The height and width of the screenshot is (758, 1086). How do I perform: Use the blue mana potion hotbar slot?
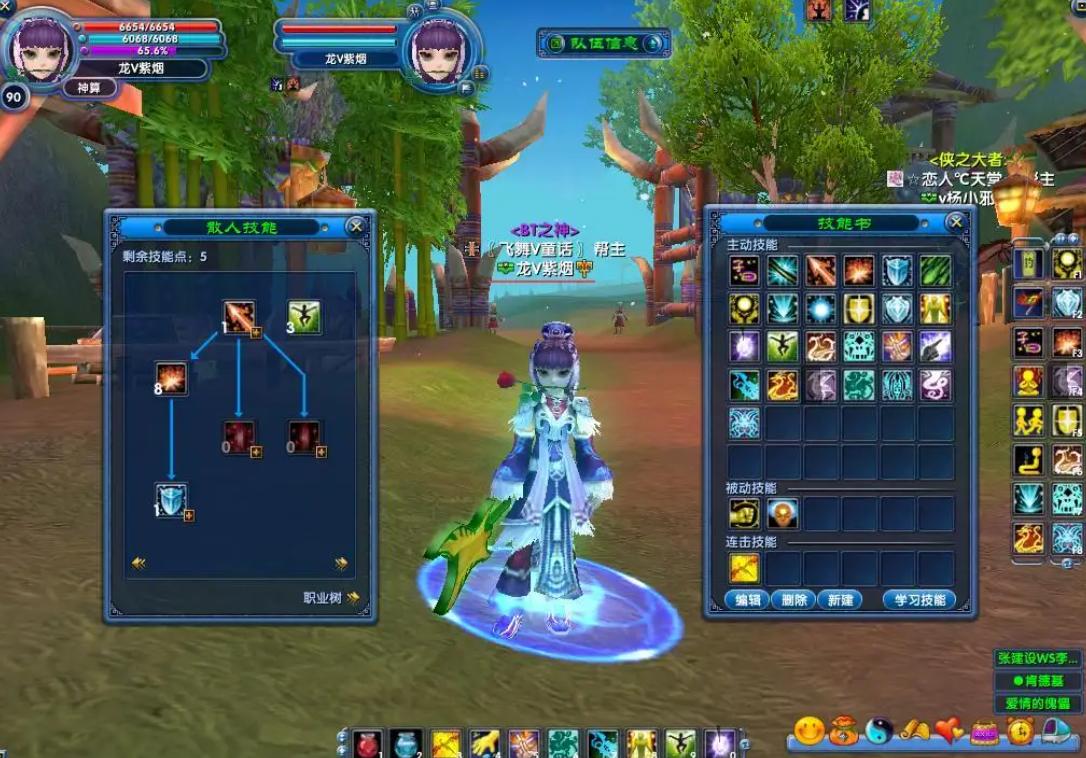(x=404, y=743)
